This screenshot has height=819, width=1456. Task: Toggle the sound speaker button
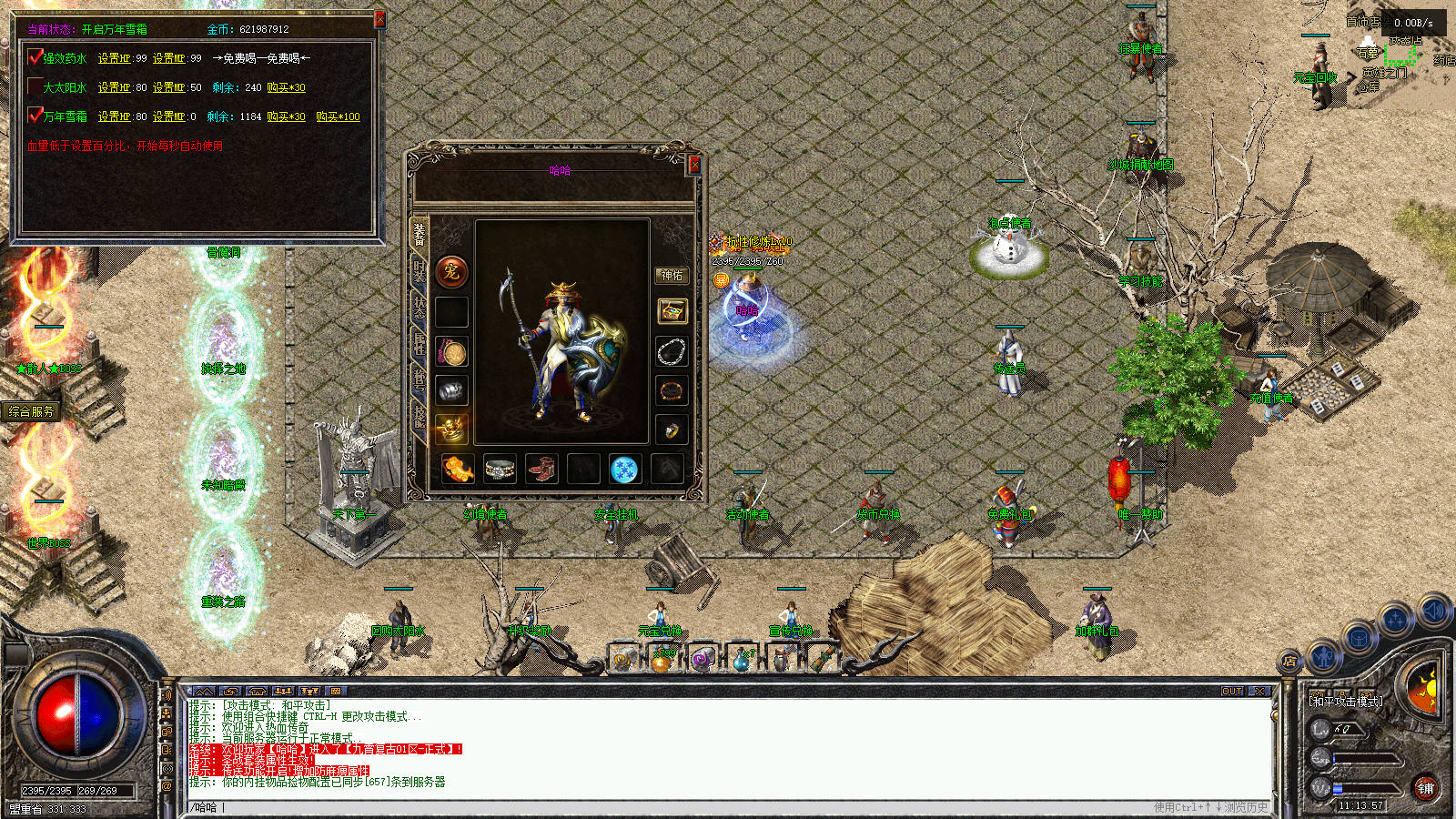[x=1433, y=611]
